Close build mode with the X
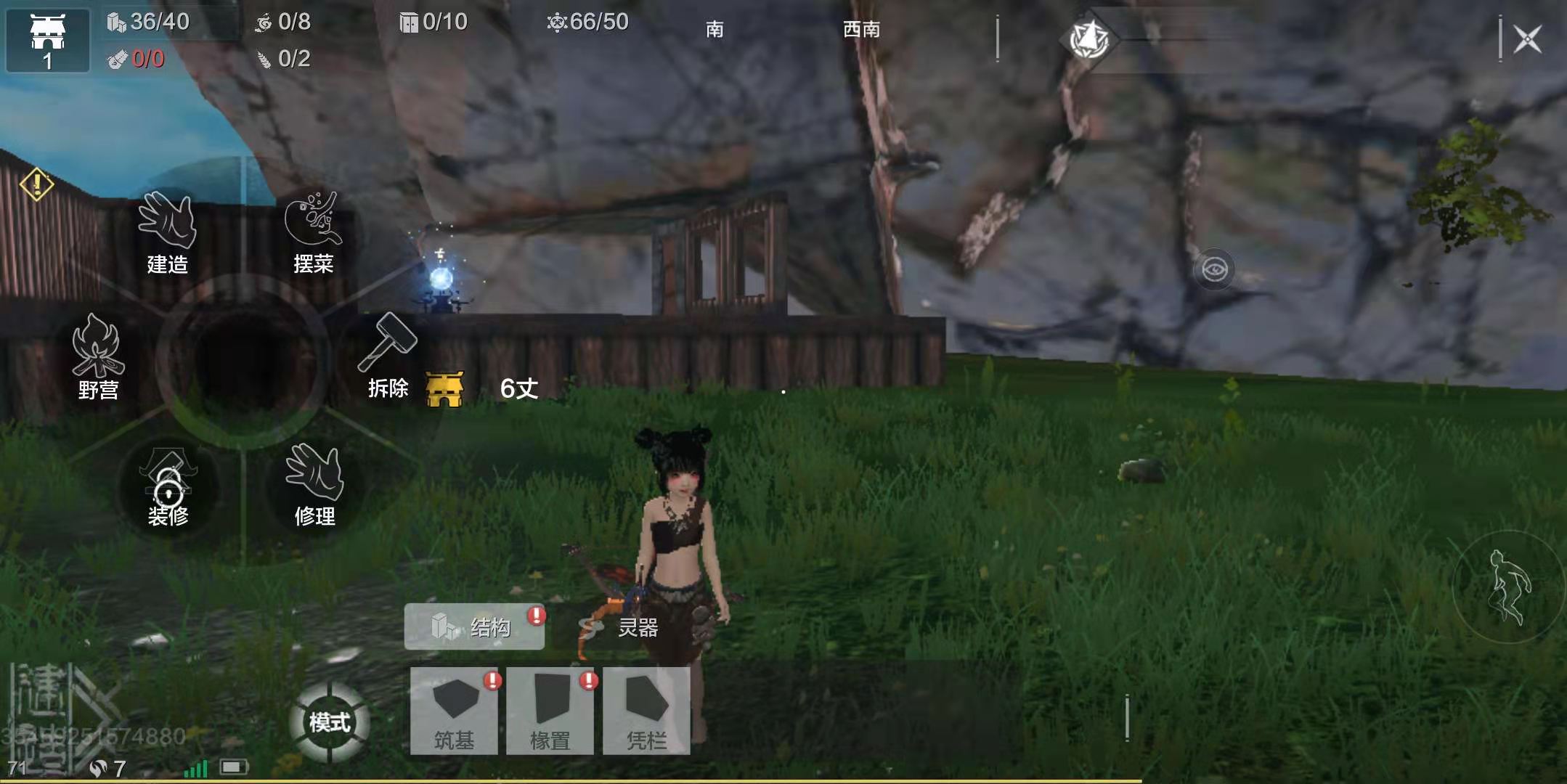This screenshot has width=1567, height=784. tap(1527, 39)
